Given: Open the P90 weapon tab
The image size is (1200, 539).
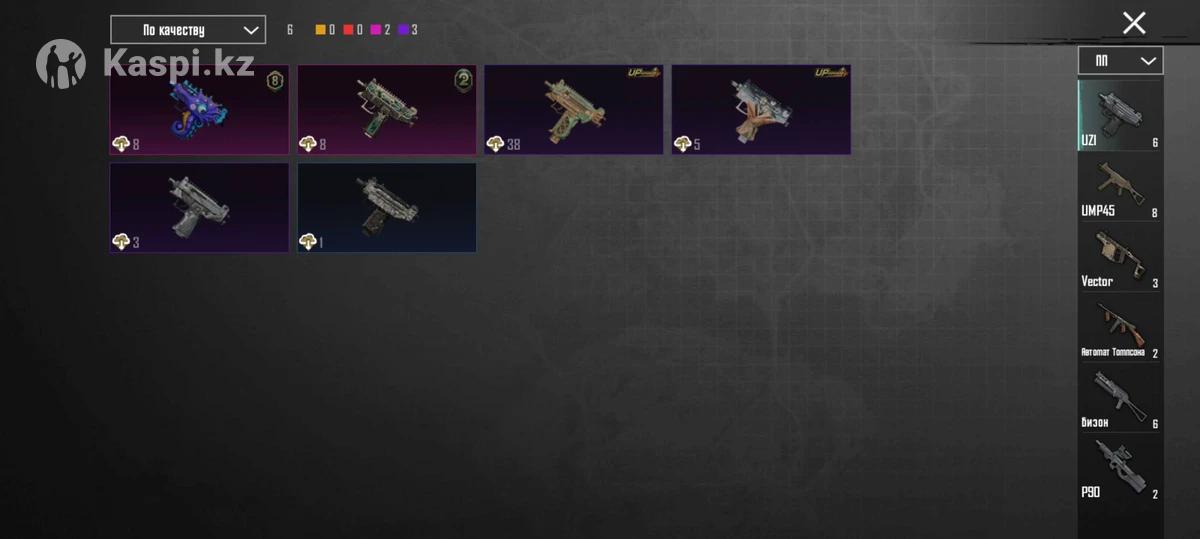Looking at the screenshot, I should pyautogui.click(x=1120, y=467).
